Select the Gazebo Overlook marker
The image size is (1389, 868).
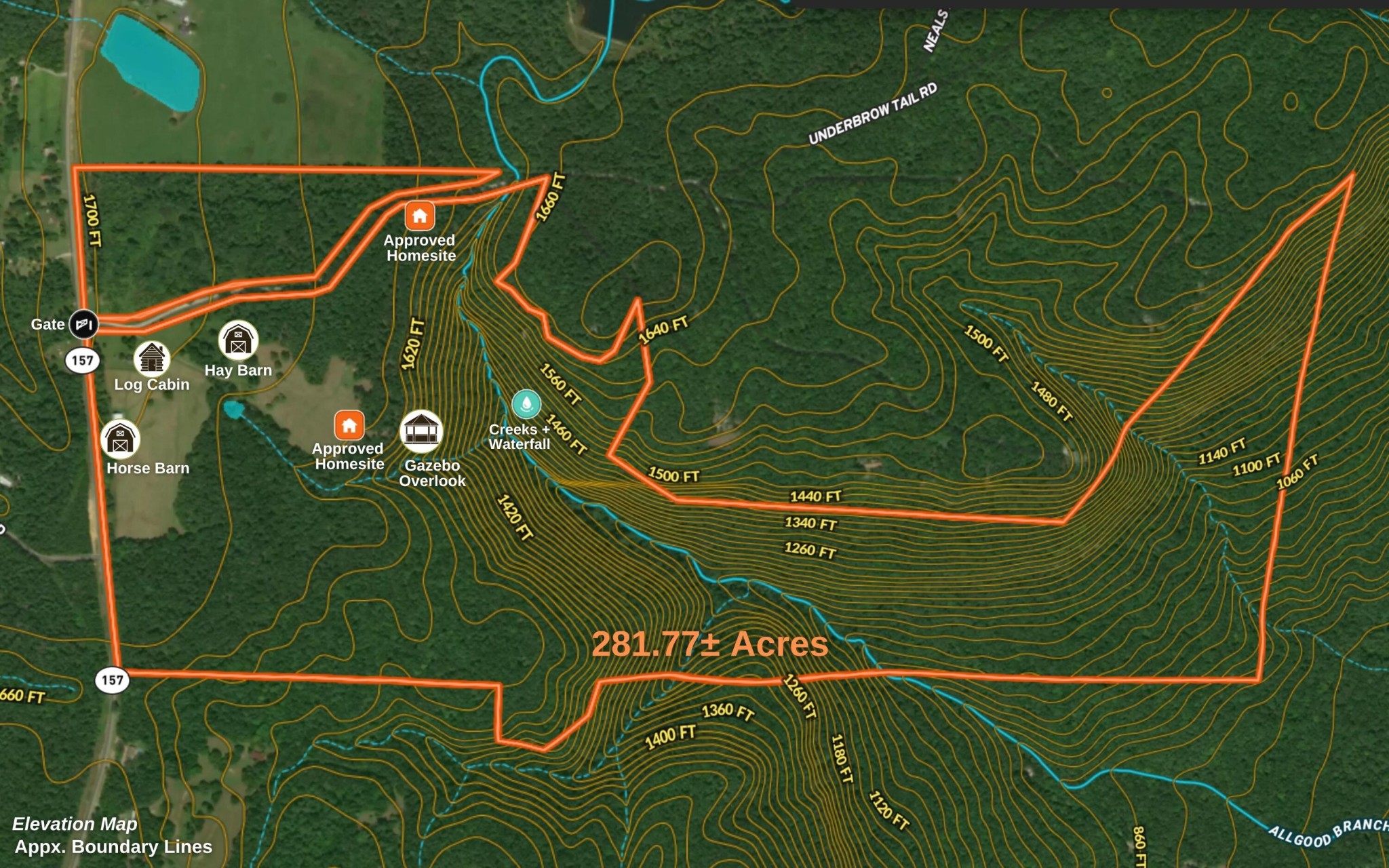click(x=422, y=431)
